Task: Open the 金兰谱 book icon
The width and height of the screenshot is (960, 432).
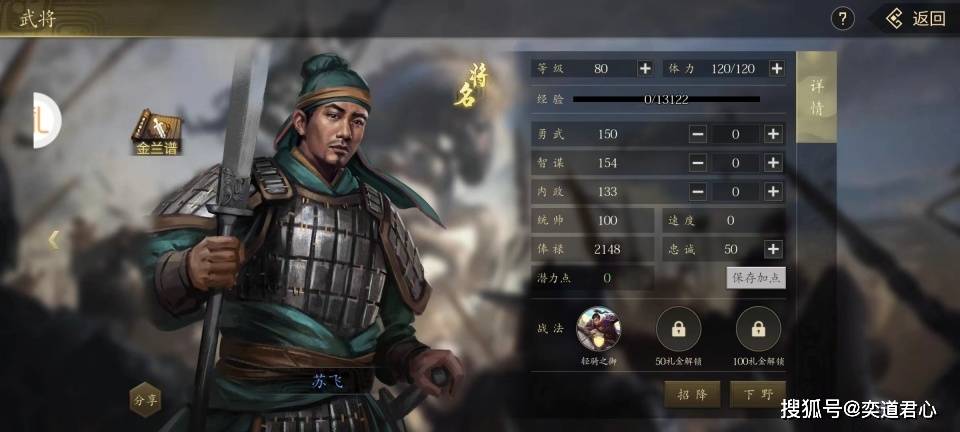Action: point(158,131)
